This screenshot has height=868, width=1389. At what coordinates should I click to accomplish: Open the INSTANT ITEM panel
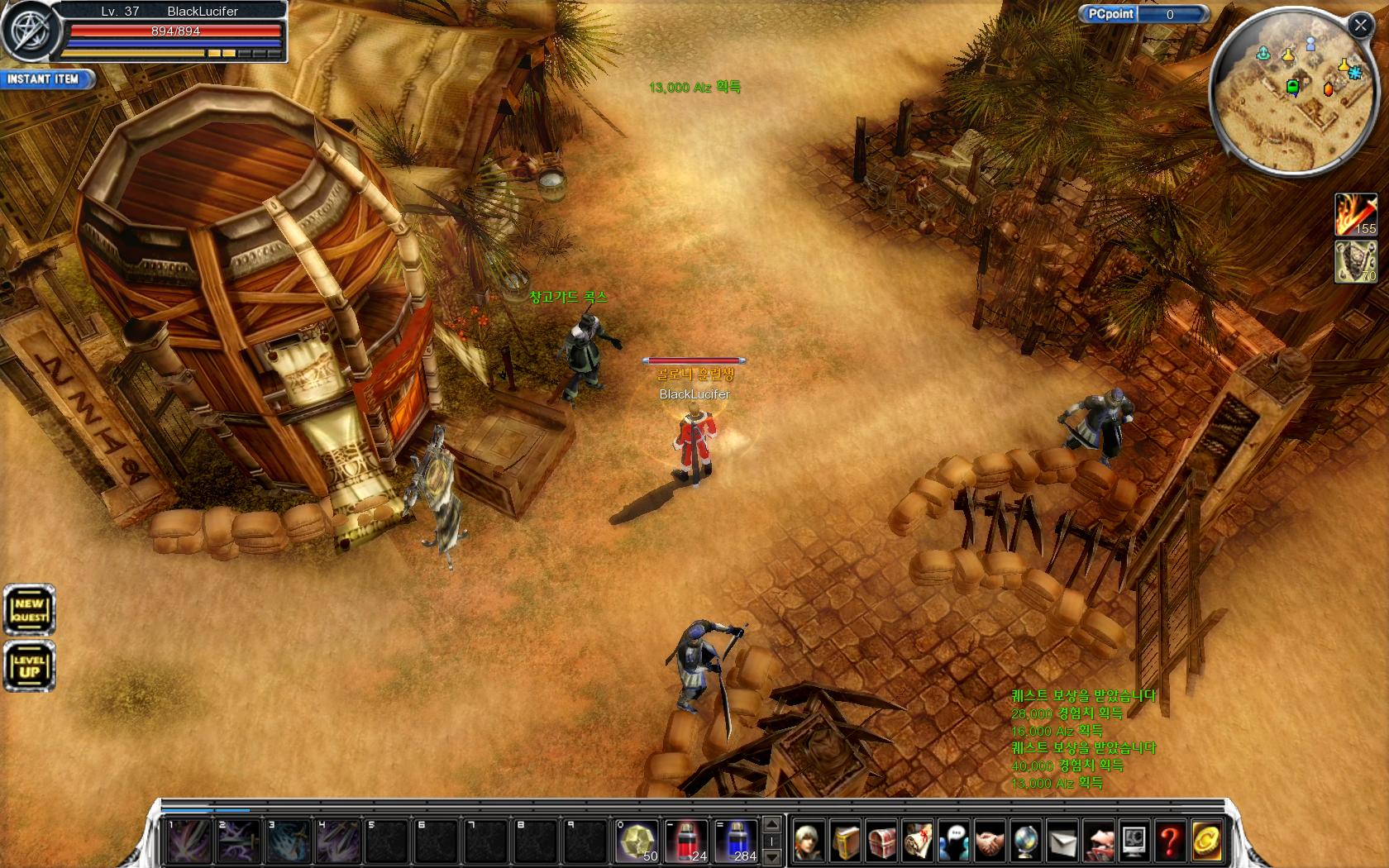tap(46, 79)
